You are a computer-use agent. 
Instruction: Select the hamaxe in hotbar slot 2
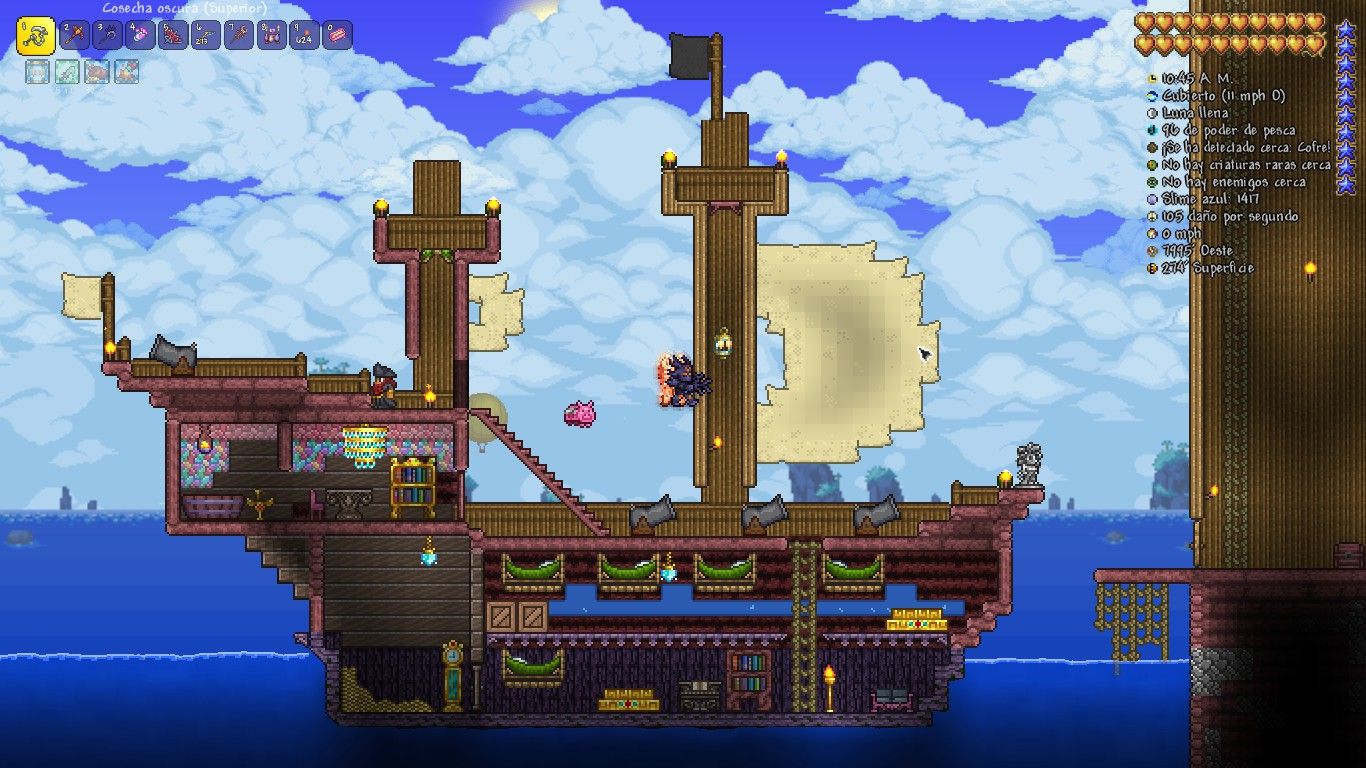75,36
